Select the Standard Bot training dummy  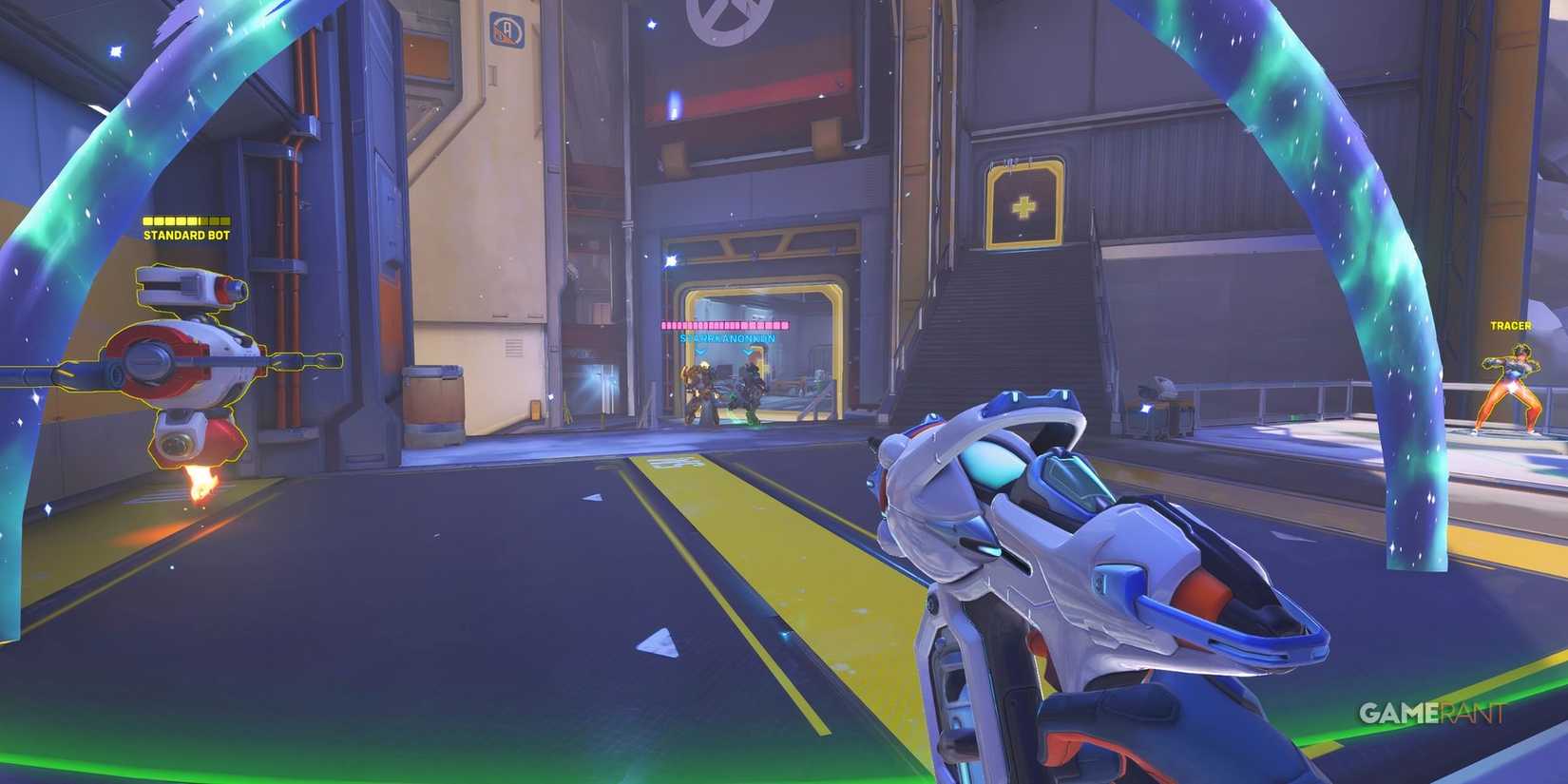[x=185, y=361]
